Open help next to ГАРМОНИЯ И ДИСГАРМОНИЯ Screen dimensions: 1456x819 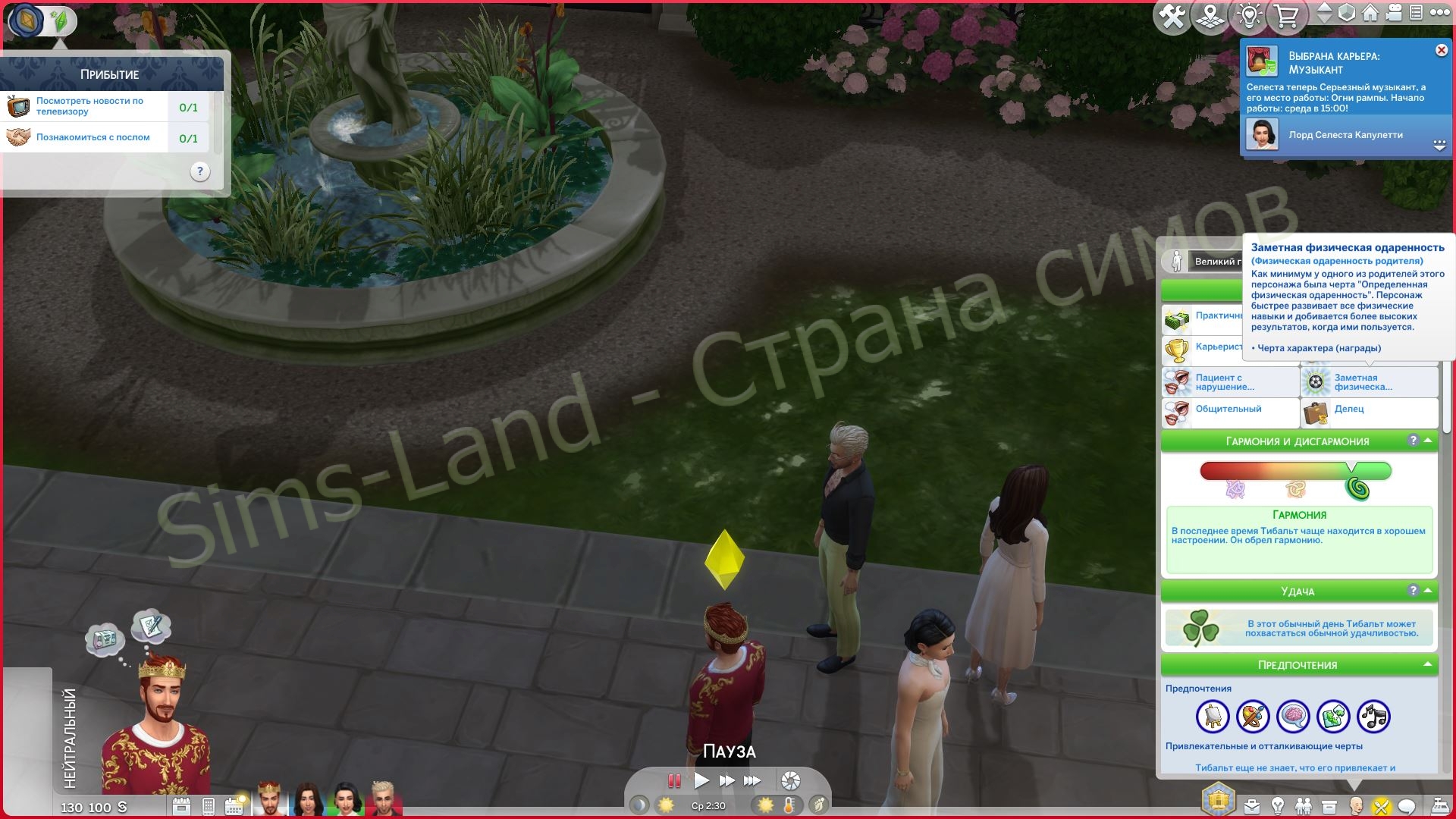click(1412, 440)
